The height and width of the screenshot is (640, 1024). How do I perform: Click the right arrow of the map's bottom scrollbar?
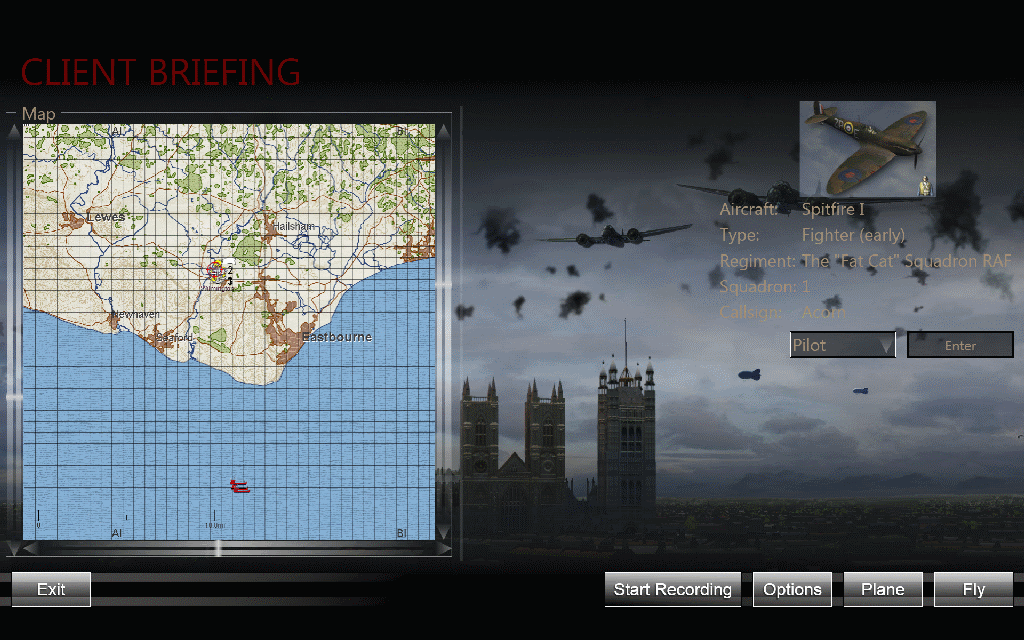click(x=443, y=548)
